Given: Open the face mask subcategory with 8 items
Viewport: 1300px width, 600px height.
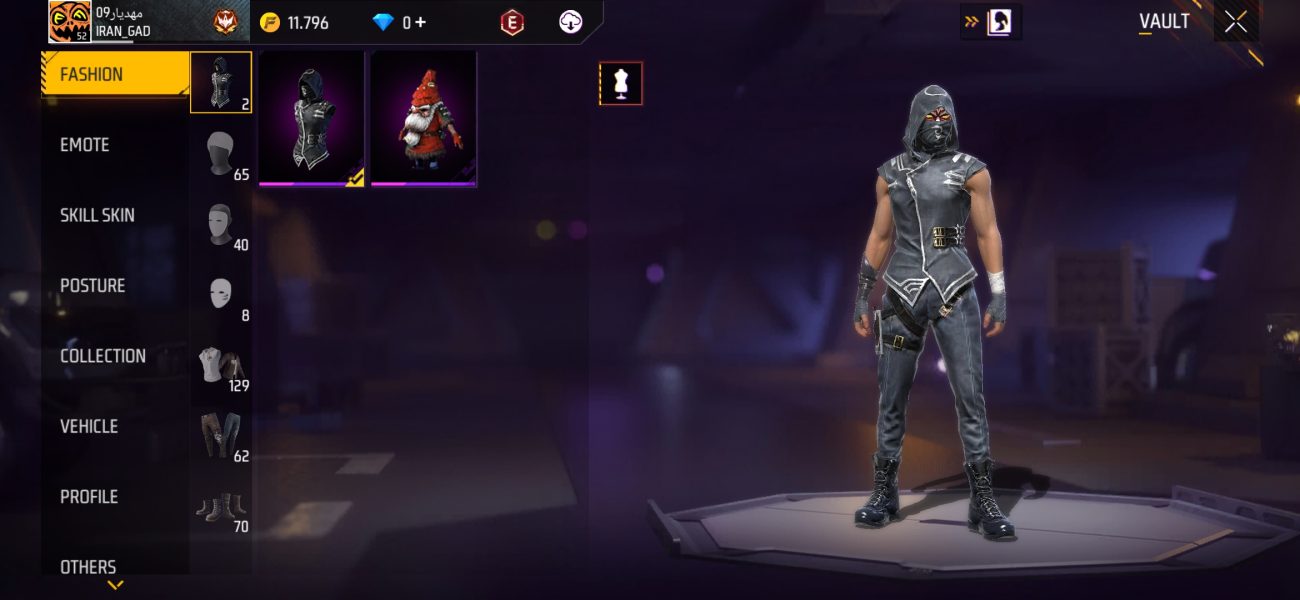Looking at the screenshot, I should (x=221, y=294).
